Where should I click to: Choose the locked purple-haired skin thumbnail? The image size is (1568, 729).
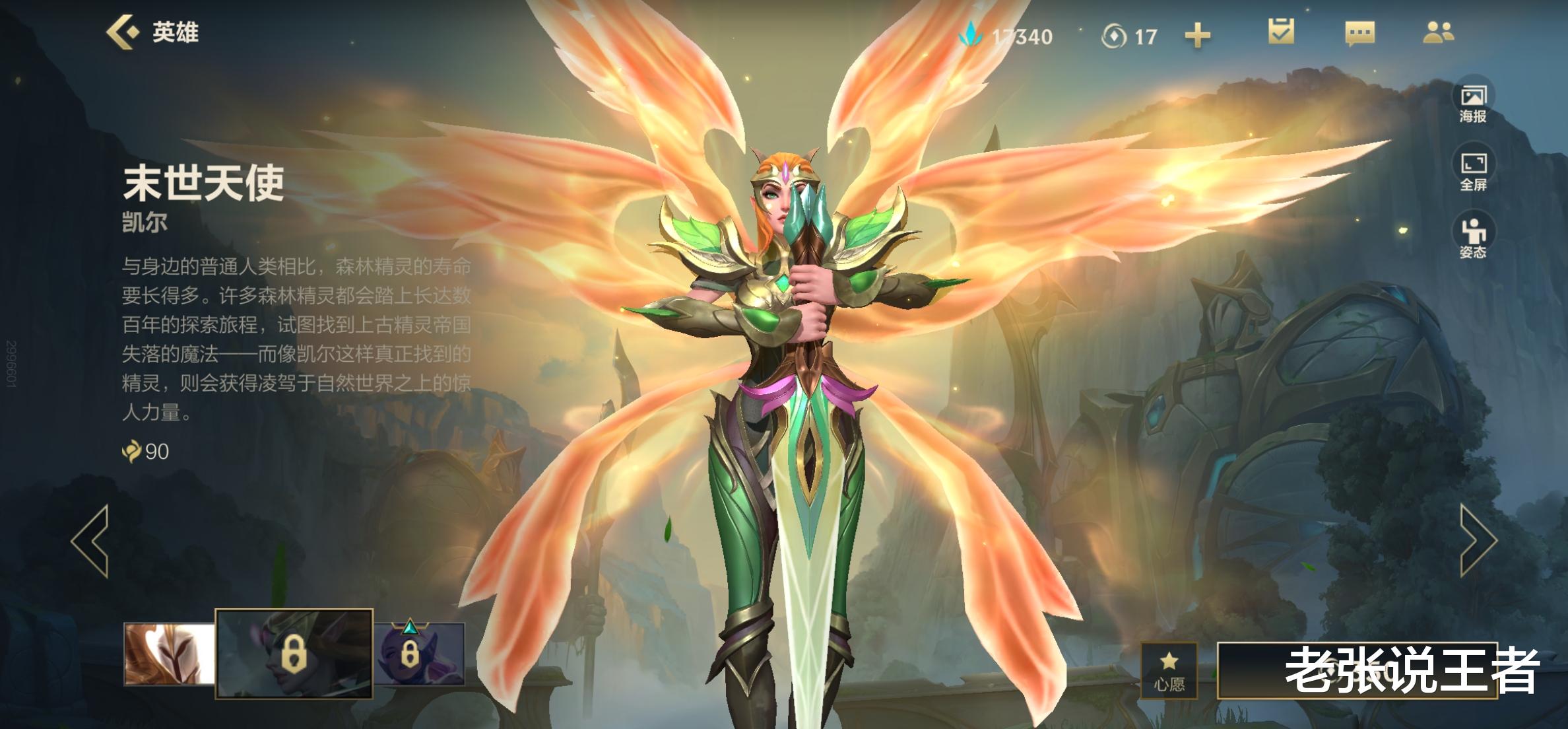(x=420, y=654)
